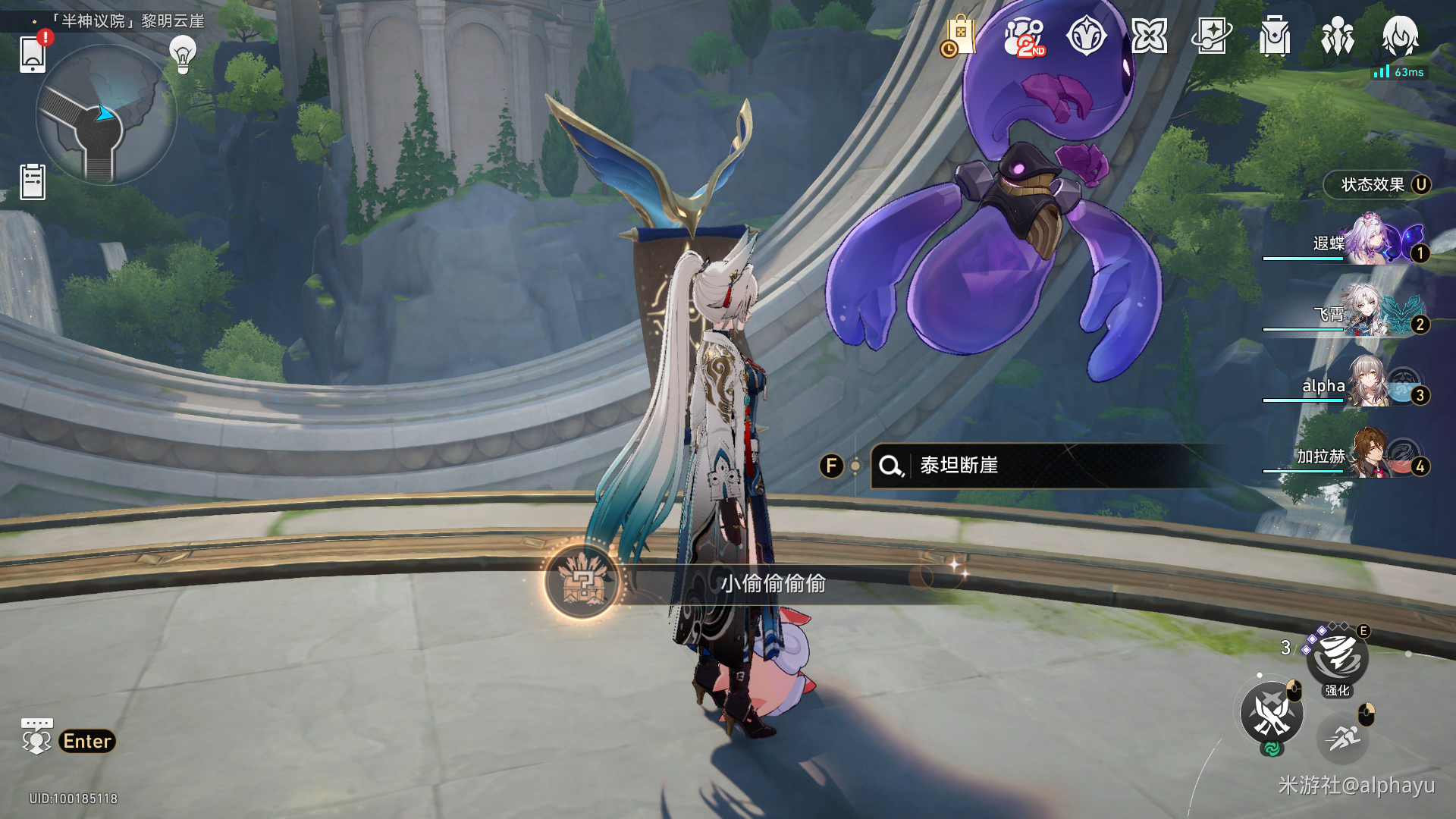Open the mission clipboard icon
Viewport: 1456px width, 819px height.
tap(33, 182)
